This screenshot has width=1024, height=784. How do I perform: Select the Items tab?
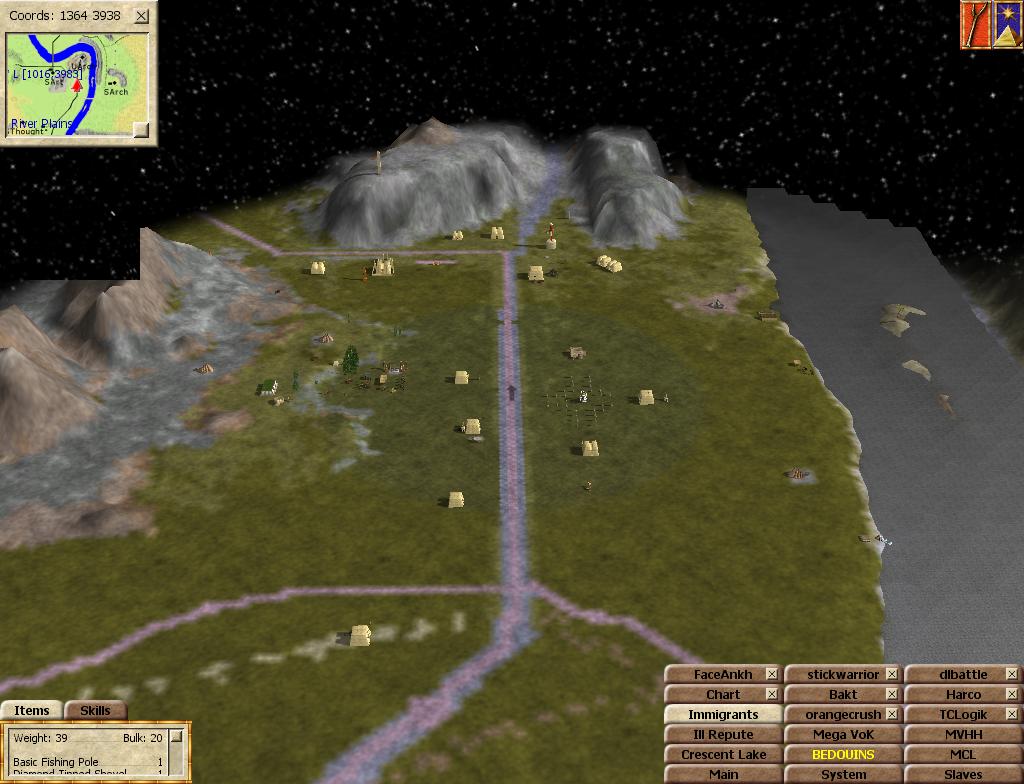tap(32, 710)
